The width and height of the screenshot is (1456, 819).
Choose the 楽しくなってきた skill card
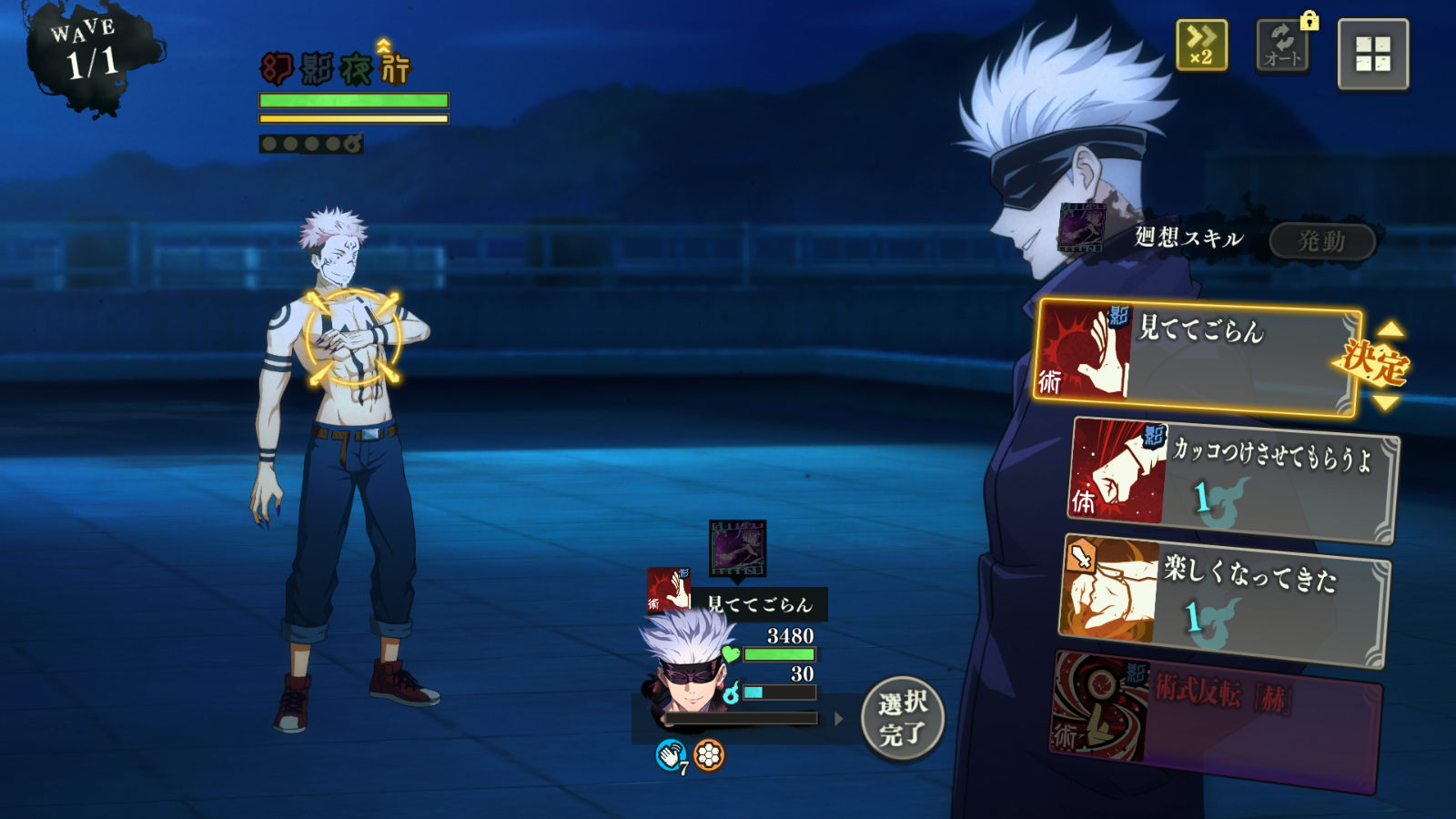pos(1224,601)
